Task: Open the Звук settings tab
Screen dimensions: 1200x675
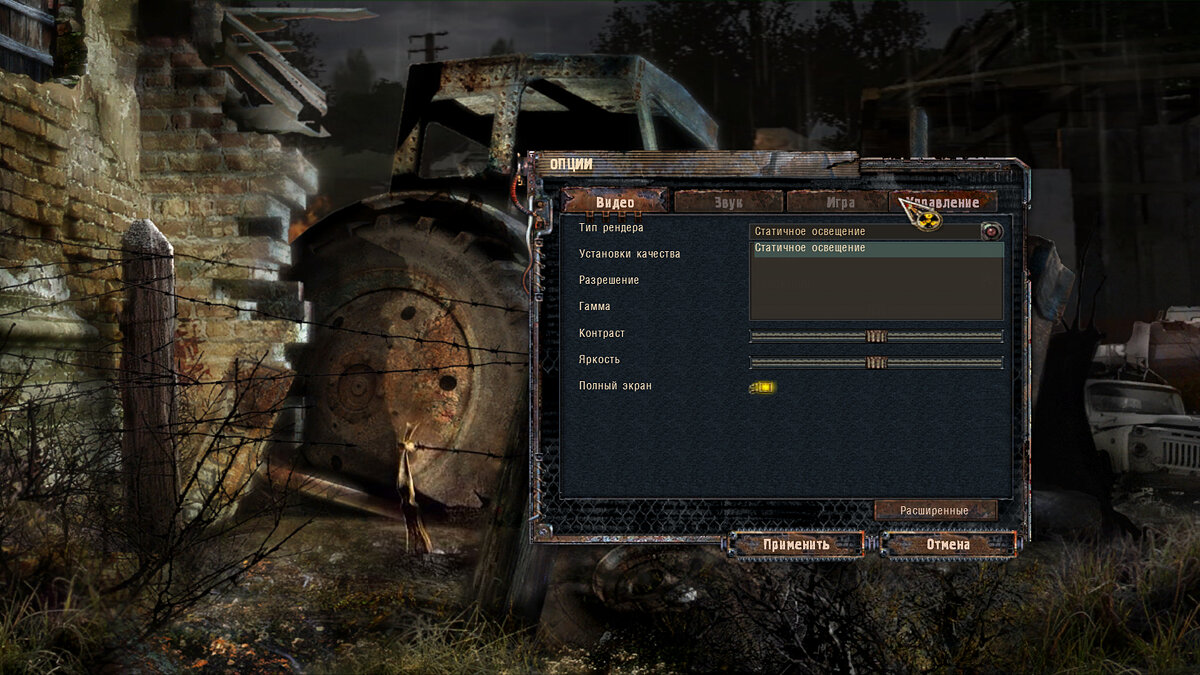Action: coord(728,202)
